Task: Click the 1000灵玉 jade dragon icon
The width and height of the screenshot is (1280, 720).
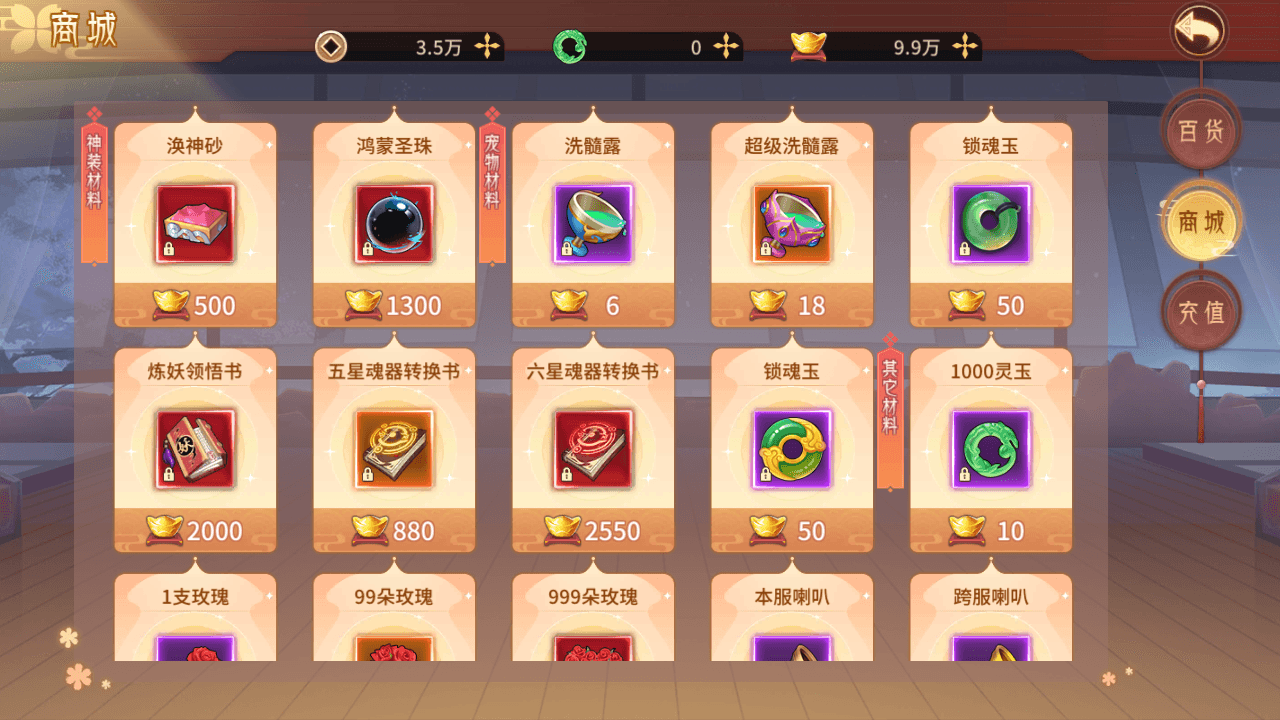Action: 990,448
